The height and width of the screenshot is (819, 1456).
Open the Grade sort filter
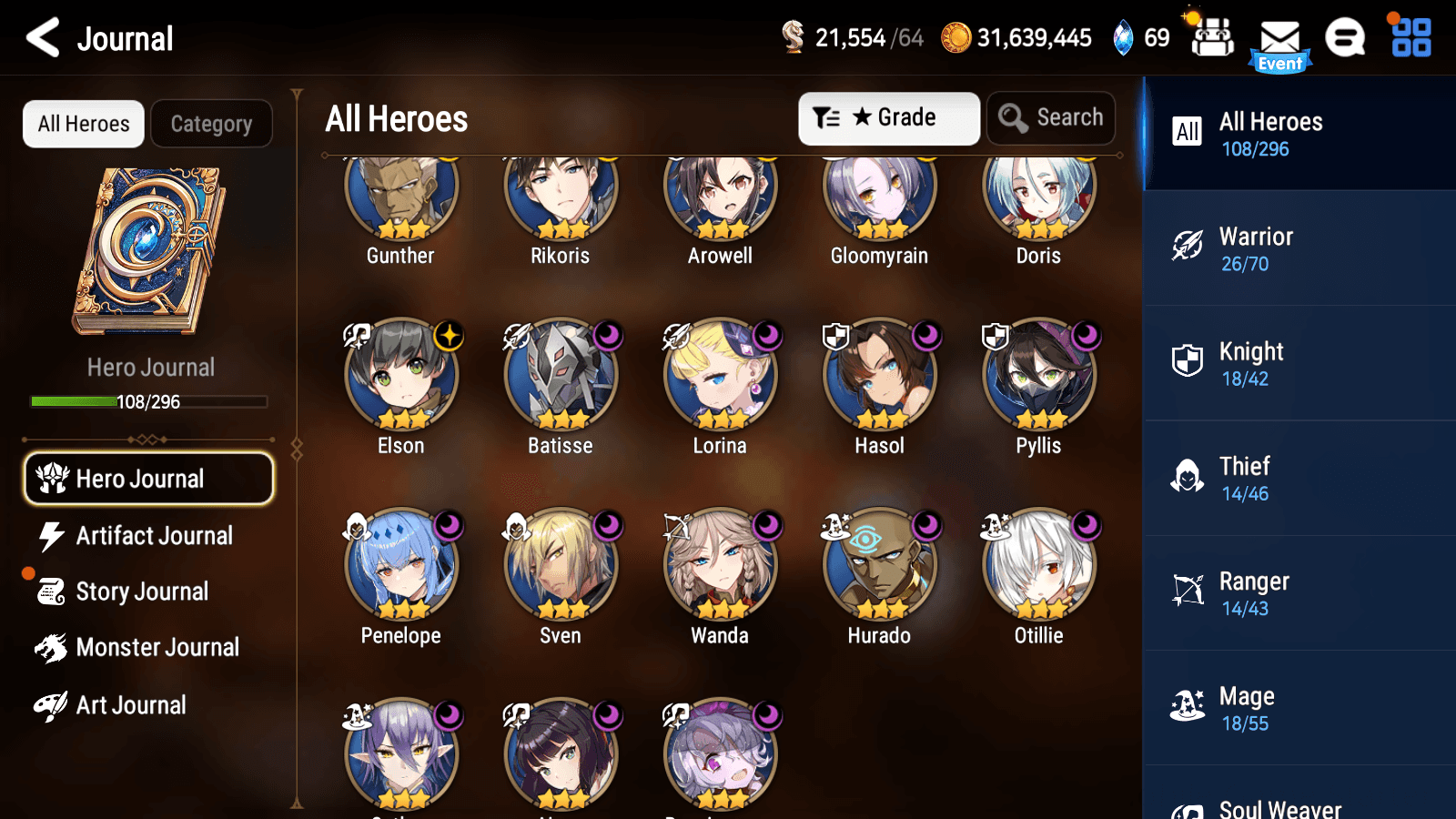(888, 117)
